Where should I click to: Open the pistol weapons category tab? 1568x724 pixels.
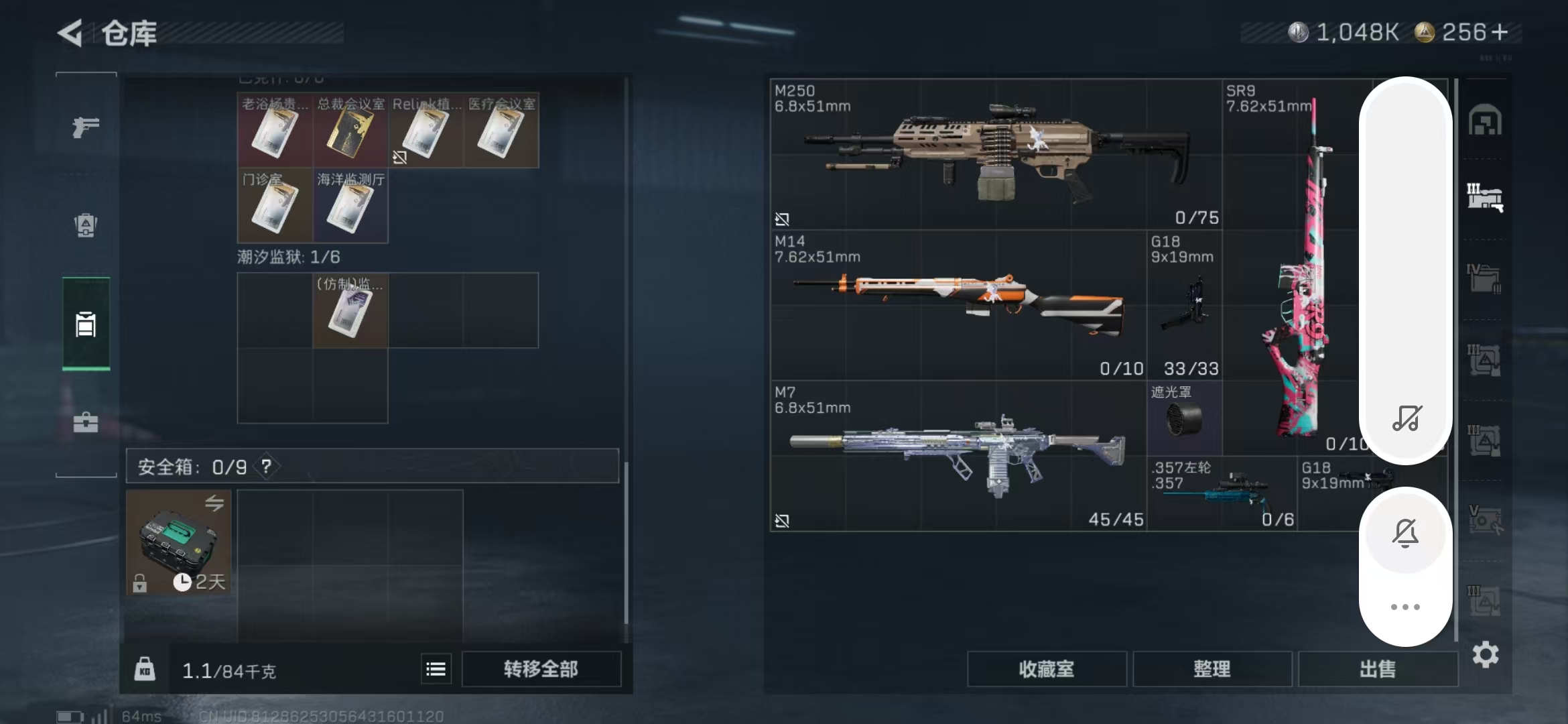tap(86, 127)
